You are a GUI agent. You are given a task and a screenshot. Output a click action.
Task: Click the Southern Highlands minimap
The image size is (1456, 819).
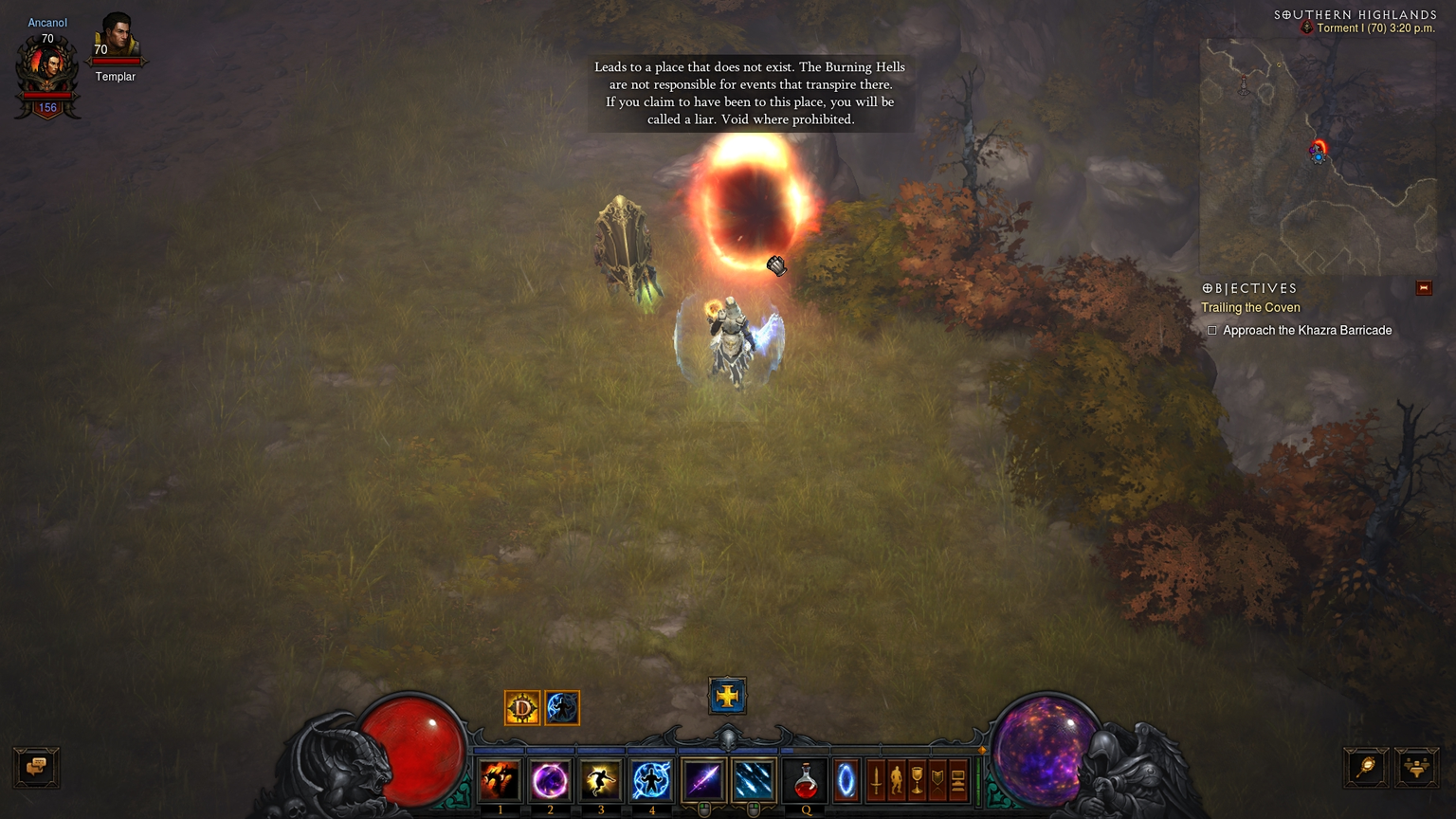pos(1318,156)
